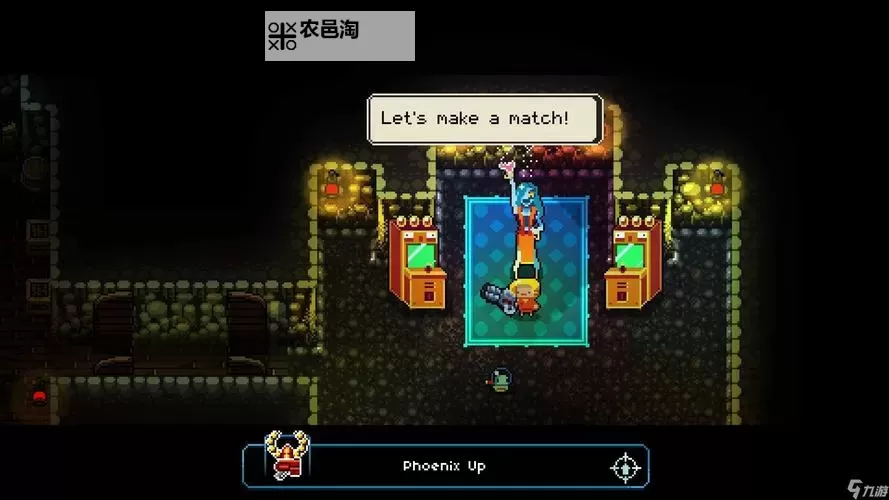889x500 pixels.
Task: Click the crosshair icon in the item bar
Action: click(x=625, y=466)
